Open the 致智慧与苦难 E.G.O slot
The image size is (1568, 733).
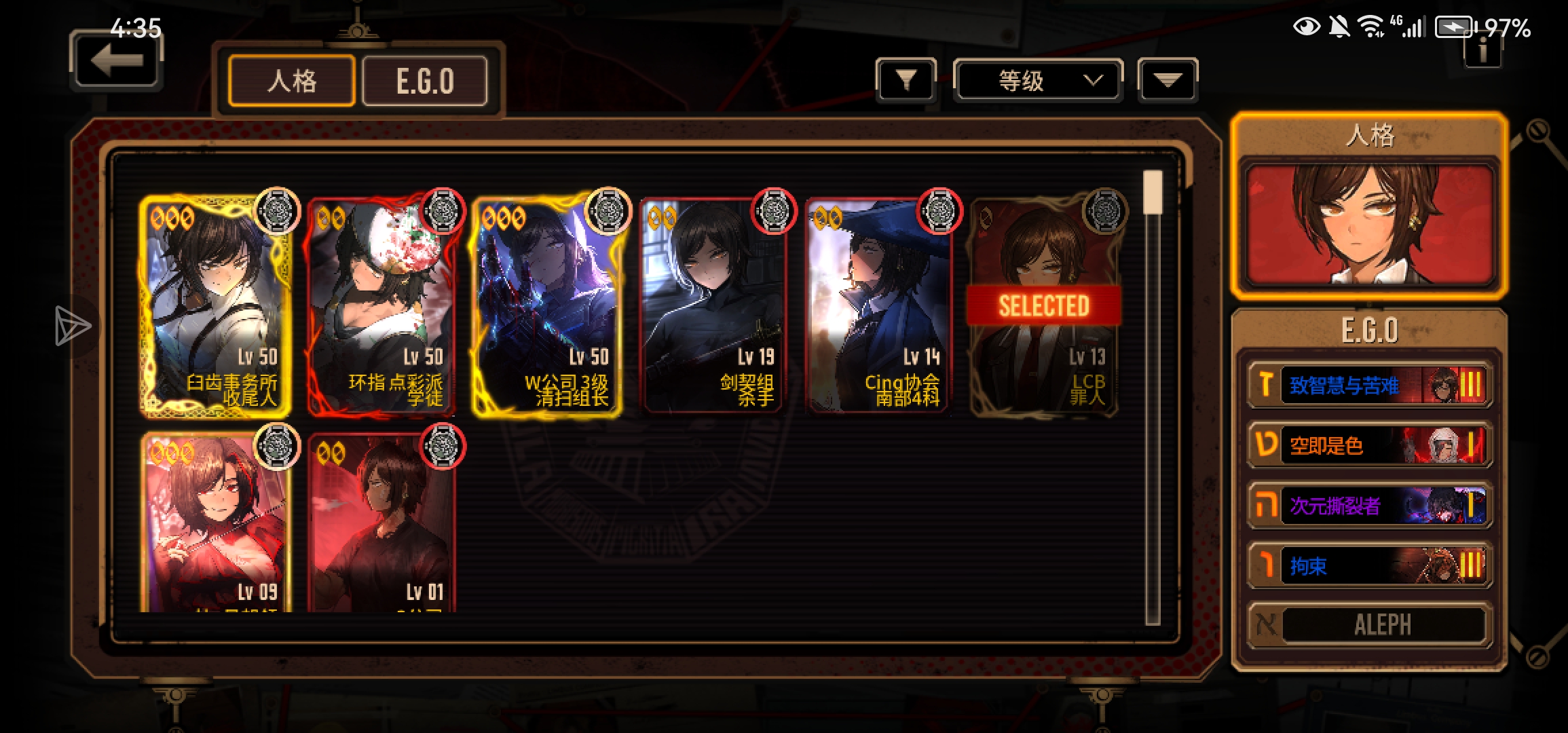pos(1370,386)
